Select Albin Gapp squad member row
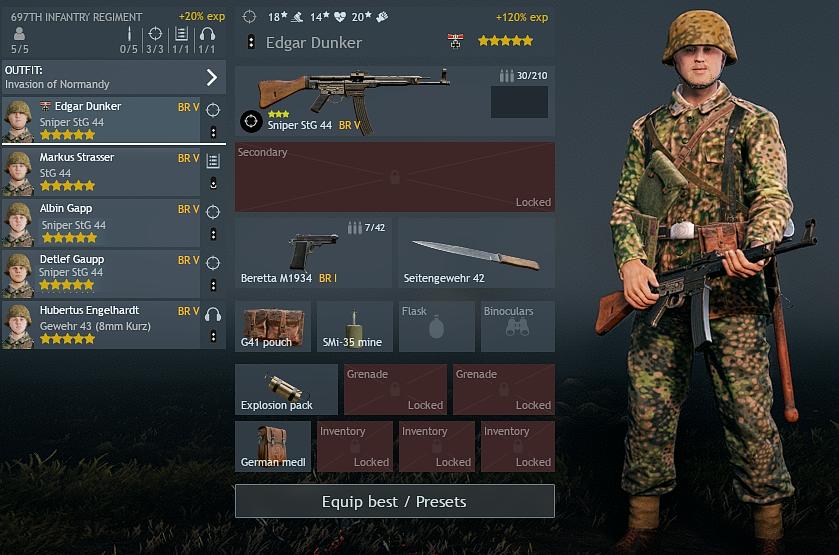 (100, 223)
